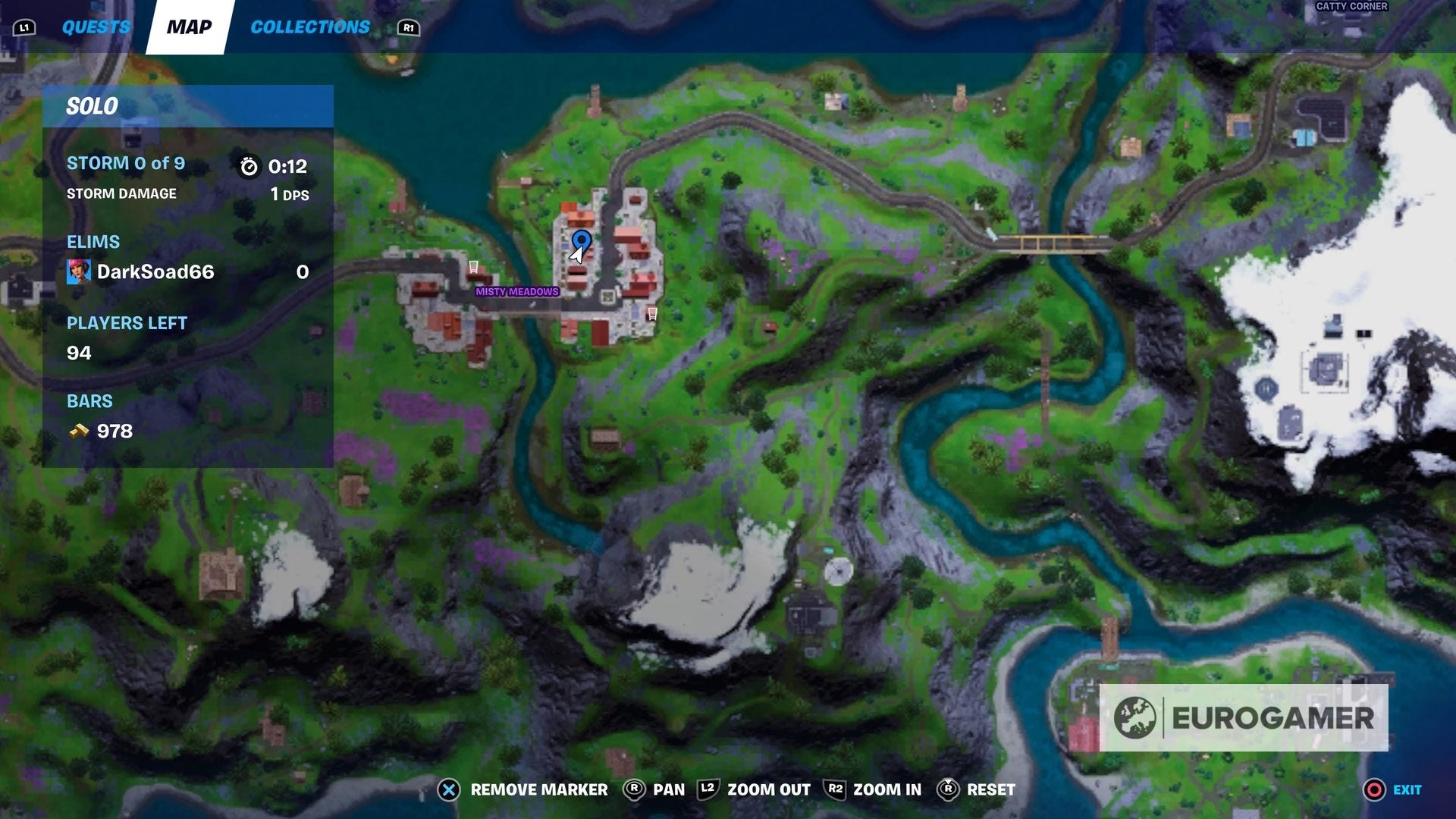Click the R2 icon next to Zoom In
This screenshot has width=1456, height=819.
point(834,789)
